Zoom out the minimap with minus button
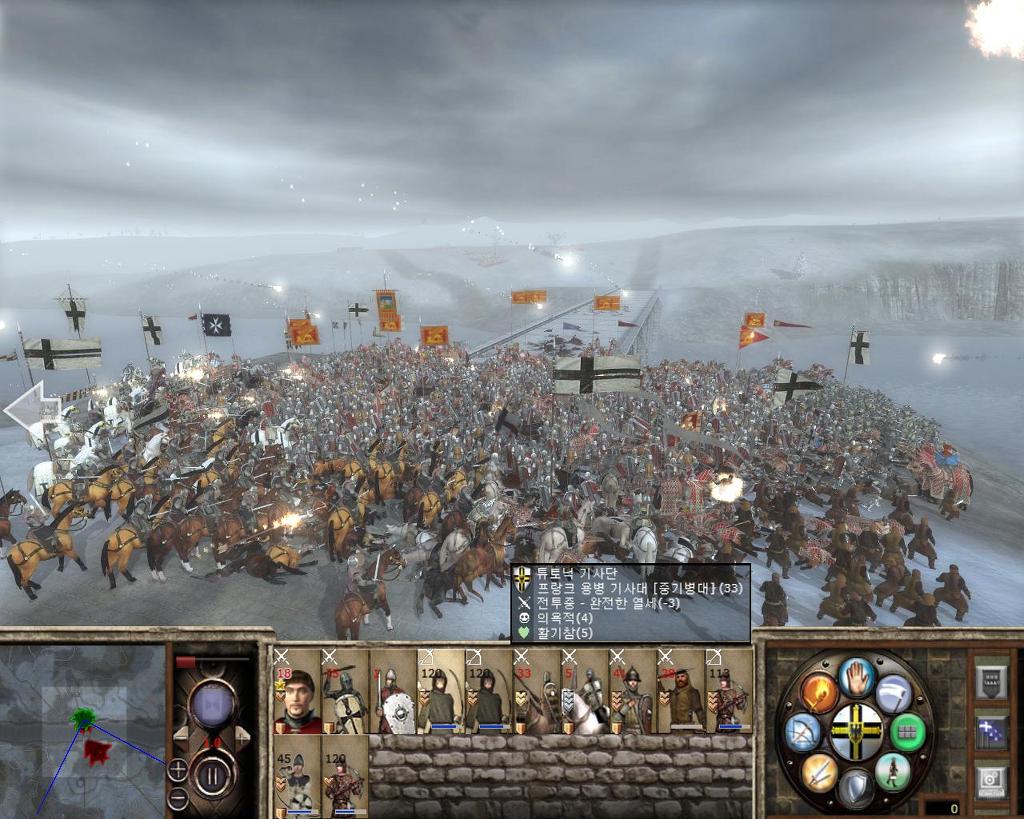The width and height of the screenshot is (1024, 819). (x=177, y=798)
